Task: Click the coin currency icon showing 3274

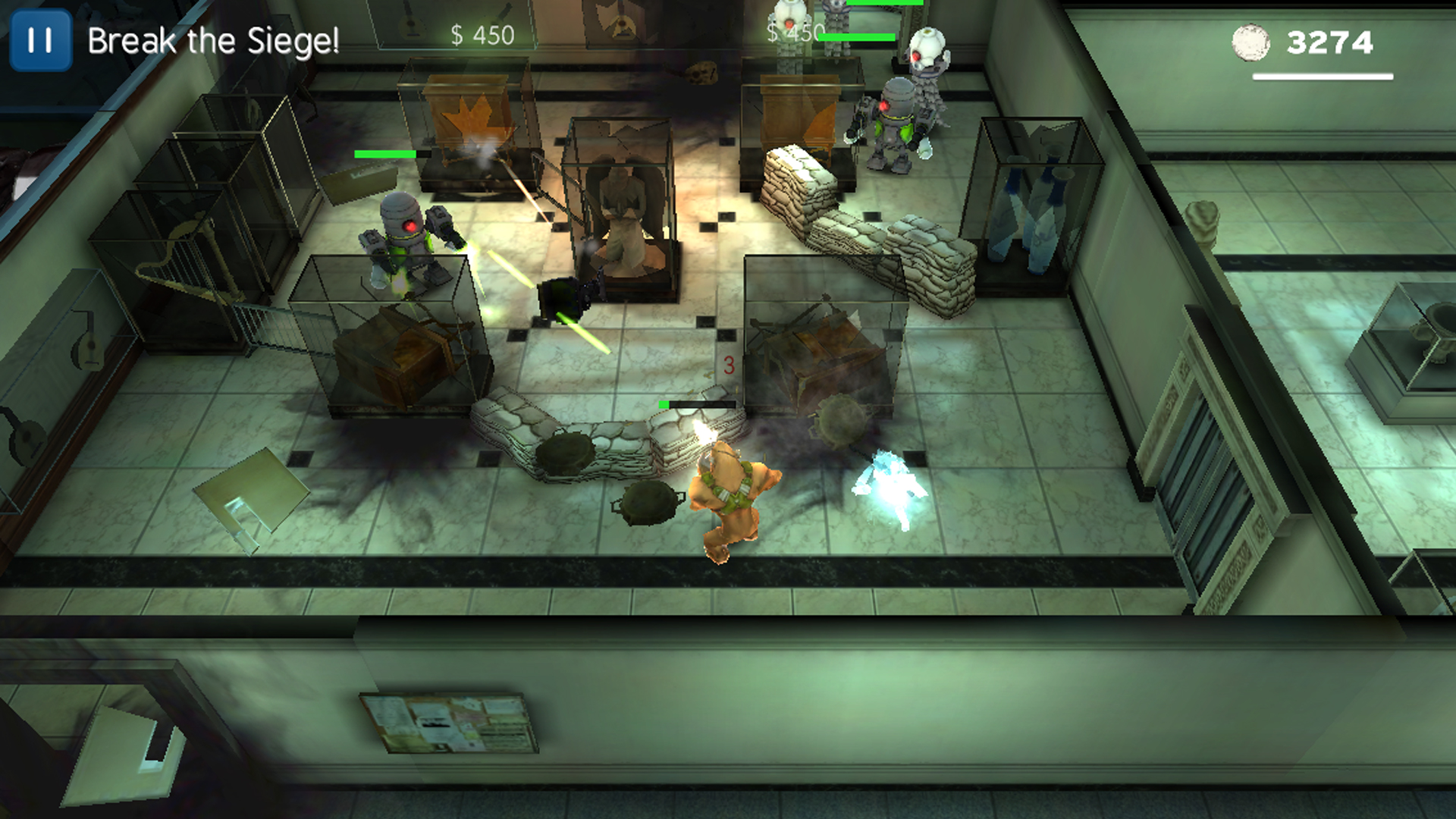Action: tap(1250, 45)
